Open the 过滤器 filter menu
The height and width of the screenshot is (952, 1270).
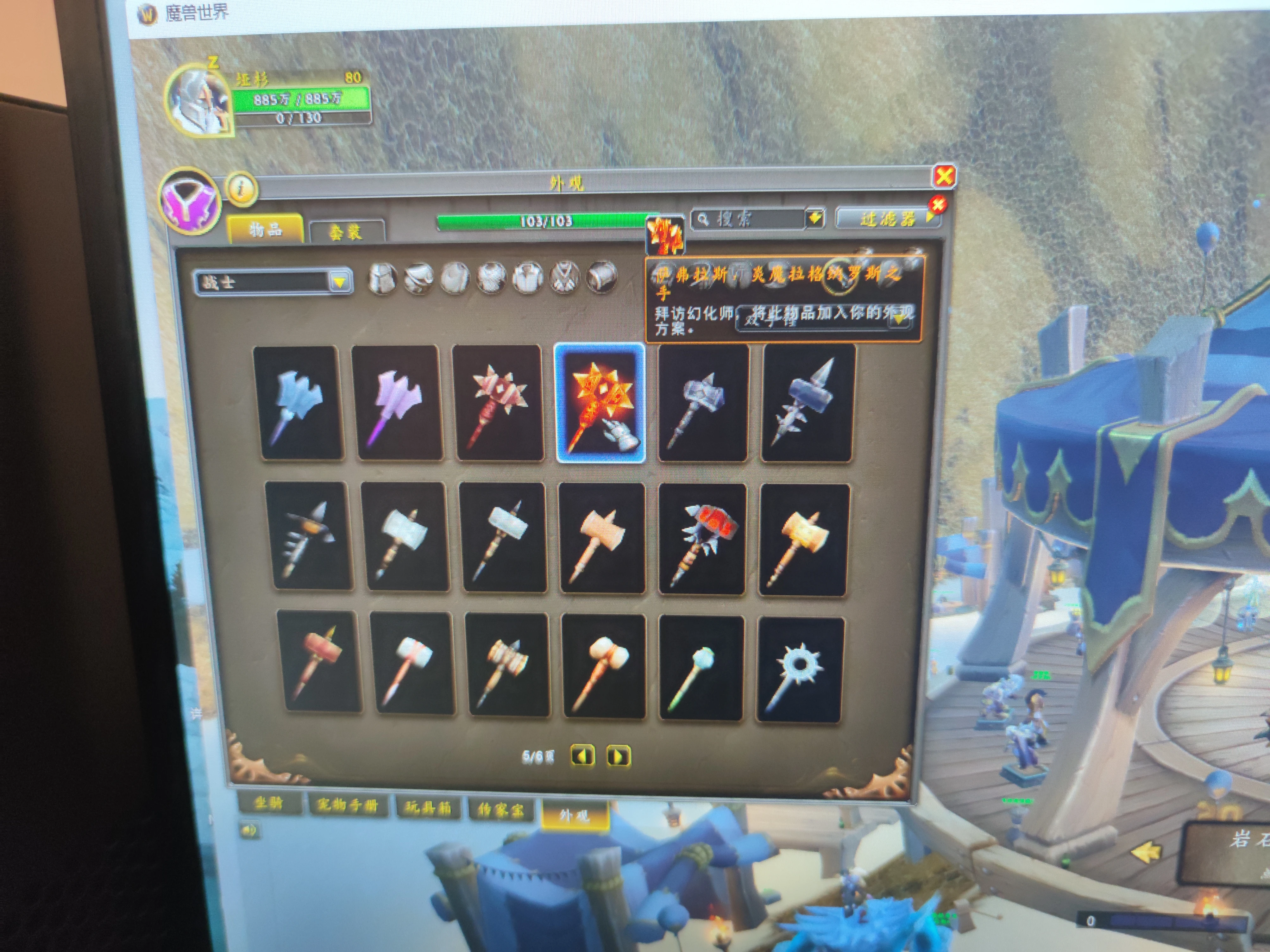tap(887, 219)
